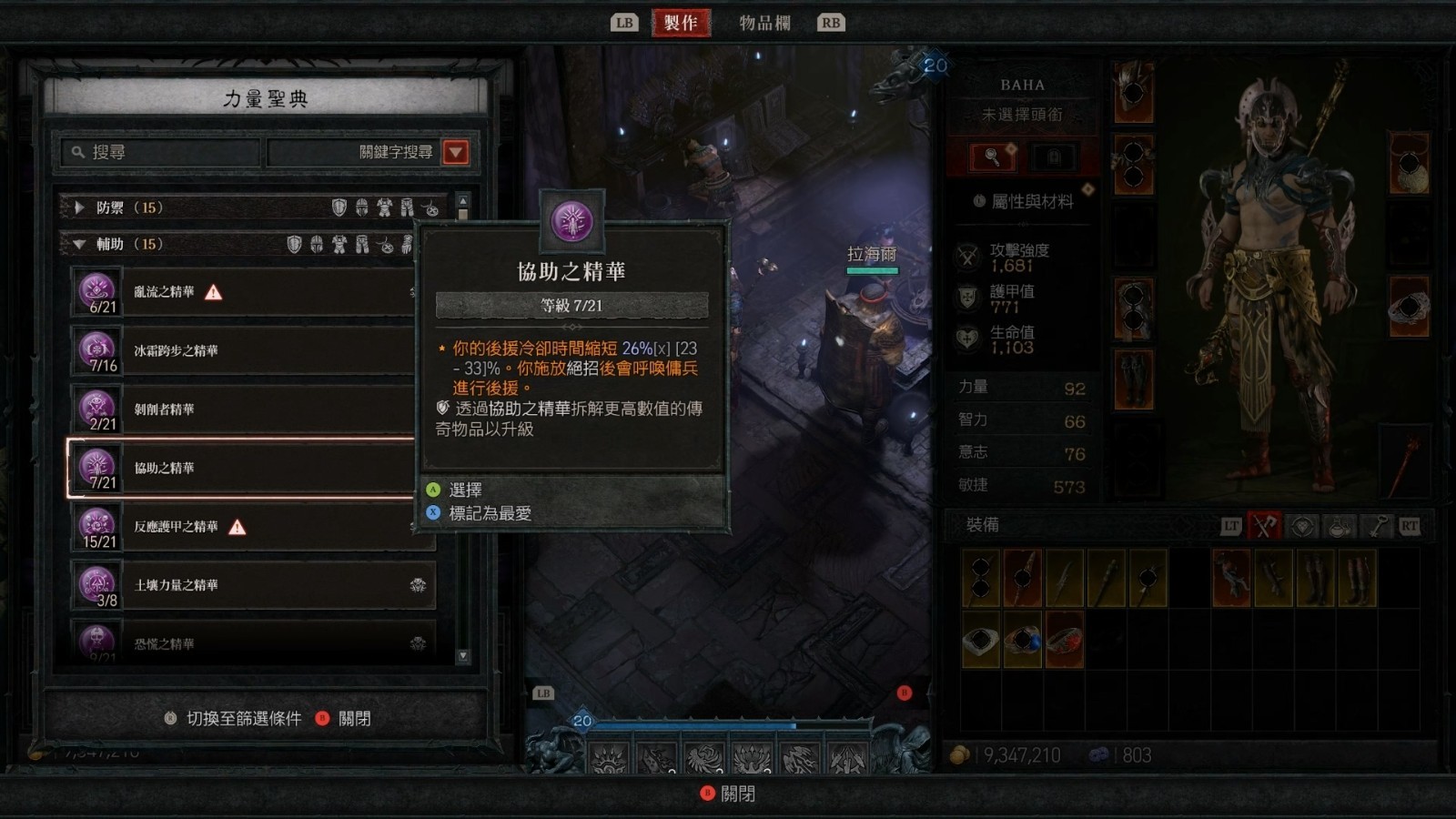Click the helmet icon on the 防禦 category row
1456x819 pixels.
click(361, 207)
